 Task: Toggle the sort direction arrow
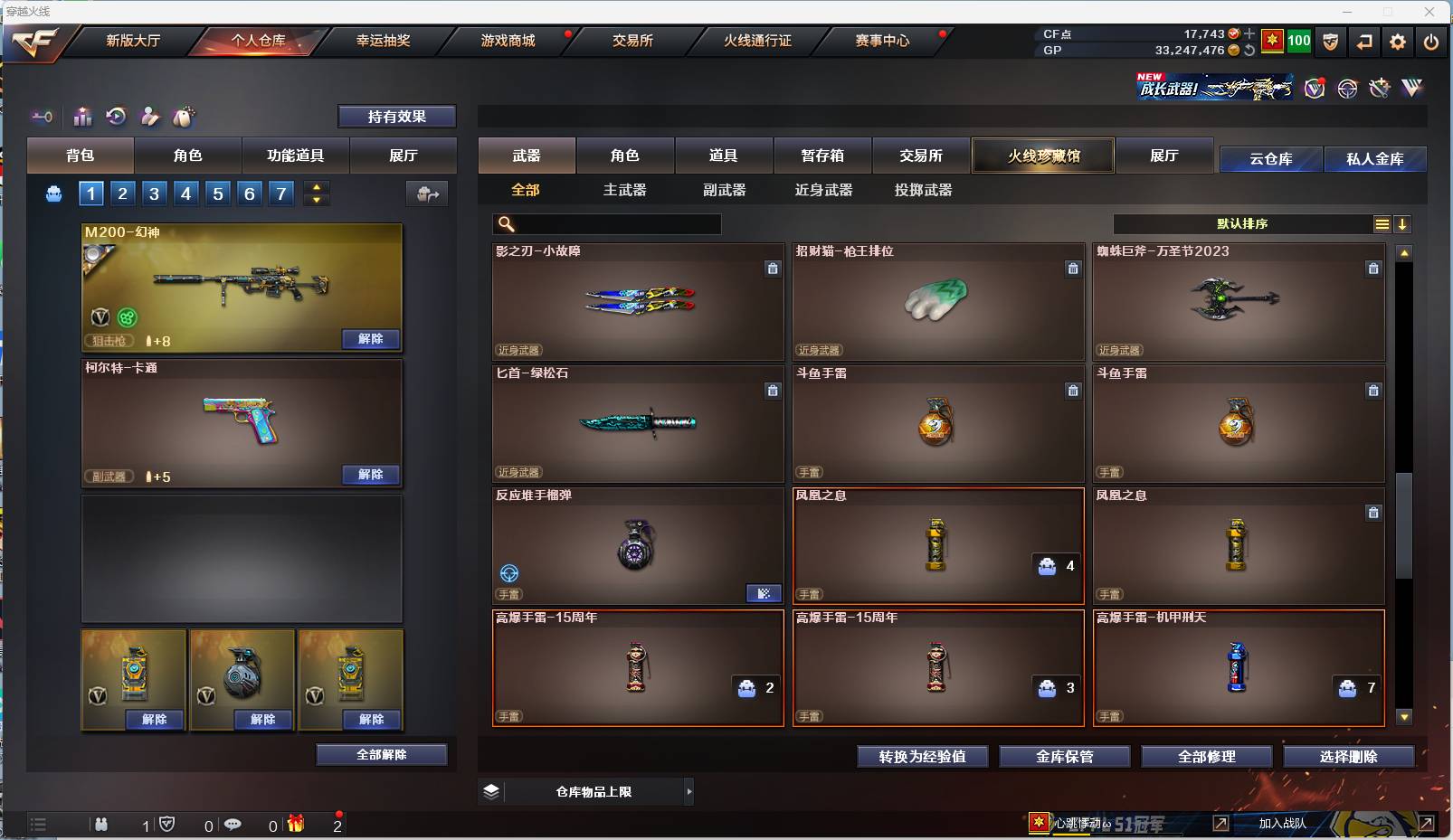tap(1403, 223)
